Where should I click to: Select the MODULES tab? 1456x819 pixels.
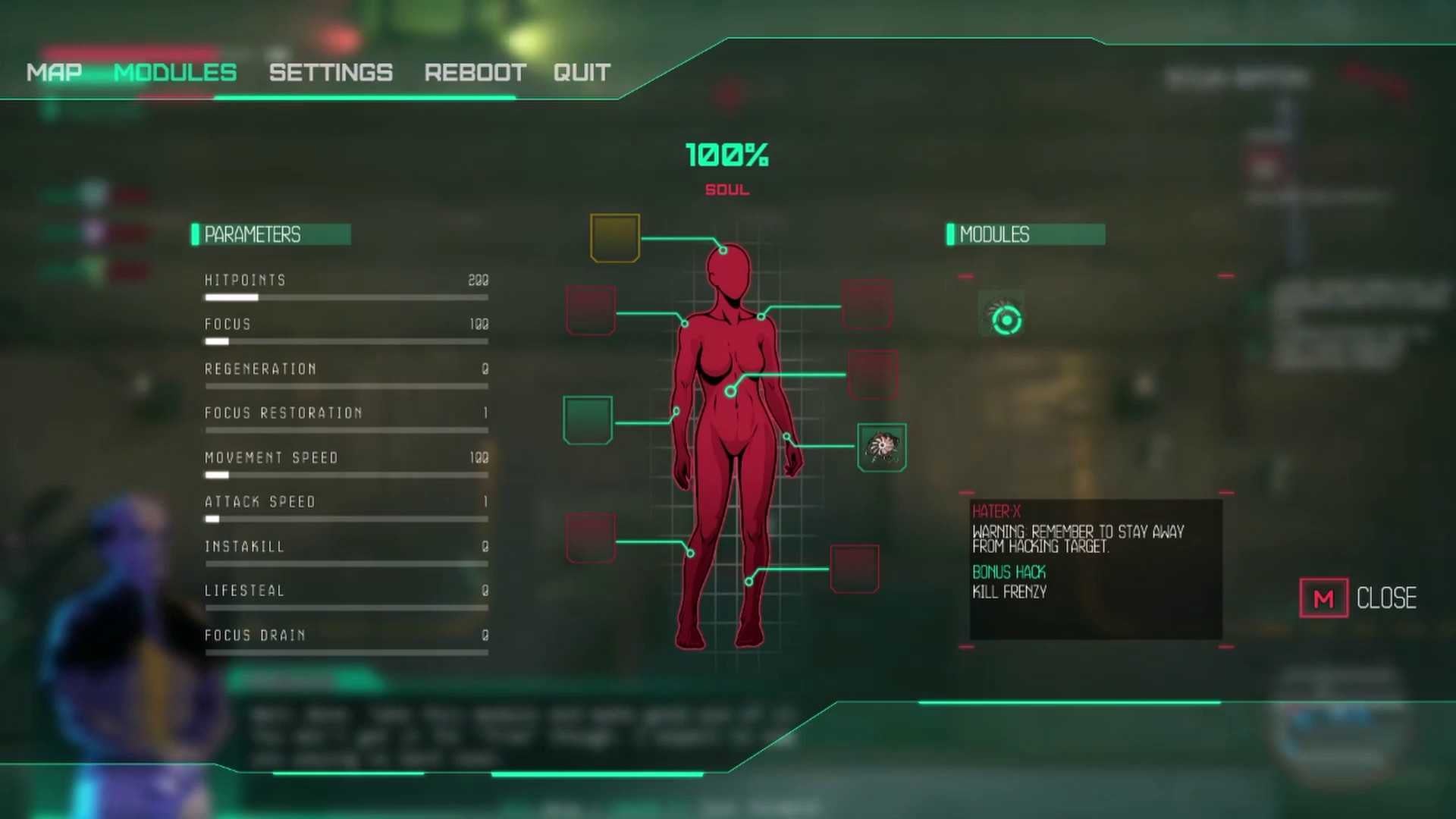(x=175, y=72)
